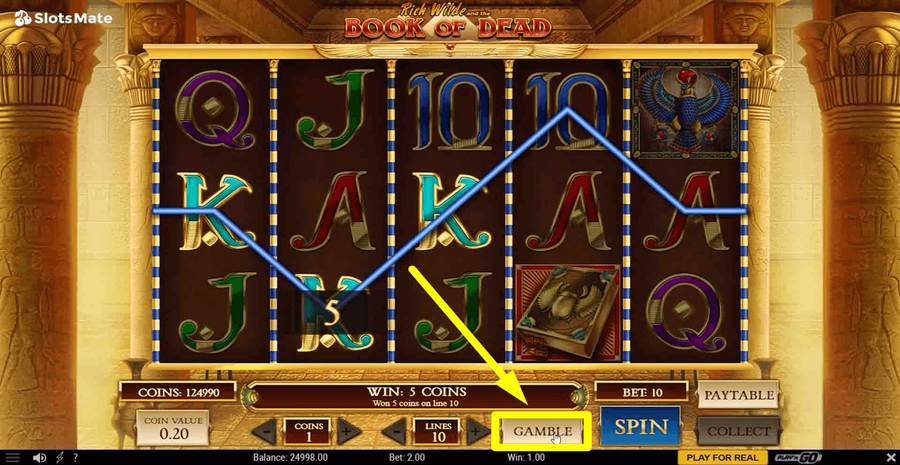Toggle the sound speaker icon
The width and height of the screenshot is (900, 465).
coord(40,458)
